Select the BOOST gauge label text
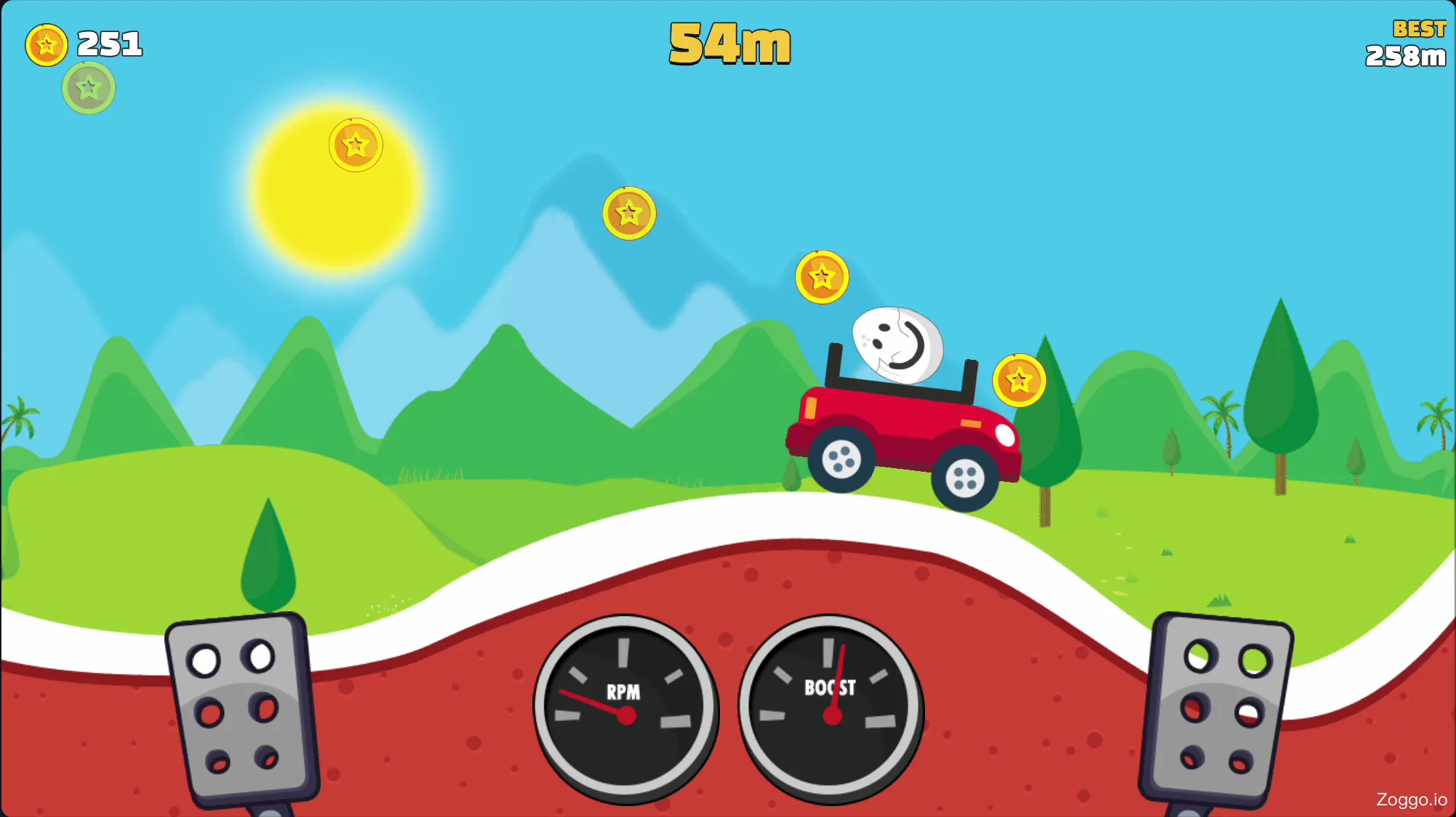The height and width of the screenshot is (817, 1456). 830,687
